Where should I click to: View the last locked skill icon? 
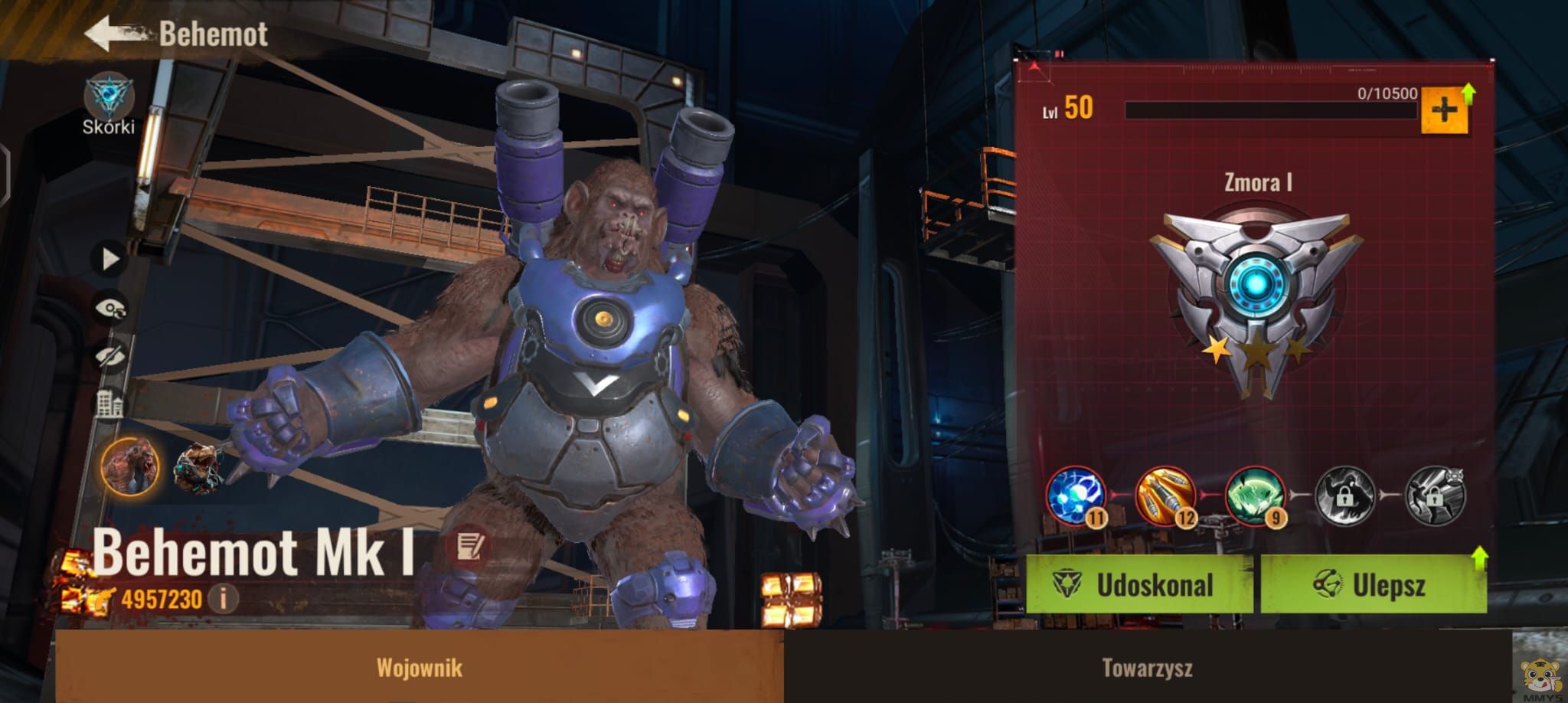[x=1435, y=497]
